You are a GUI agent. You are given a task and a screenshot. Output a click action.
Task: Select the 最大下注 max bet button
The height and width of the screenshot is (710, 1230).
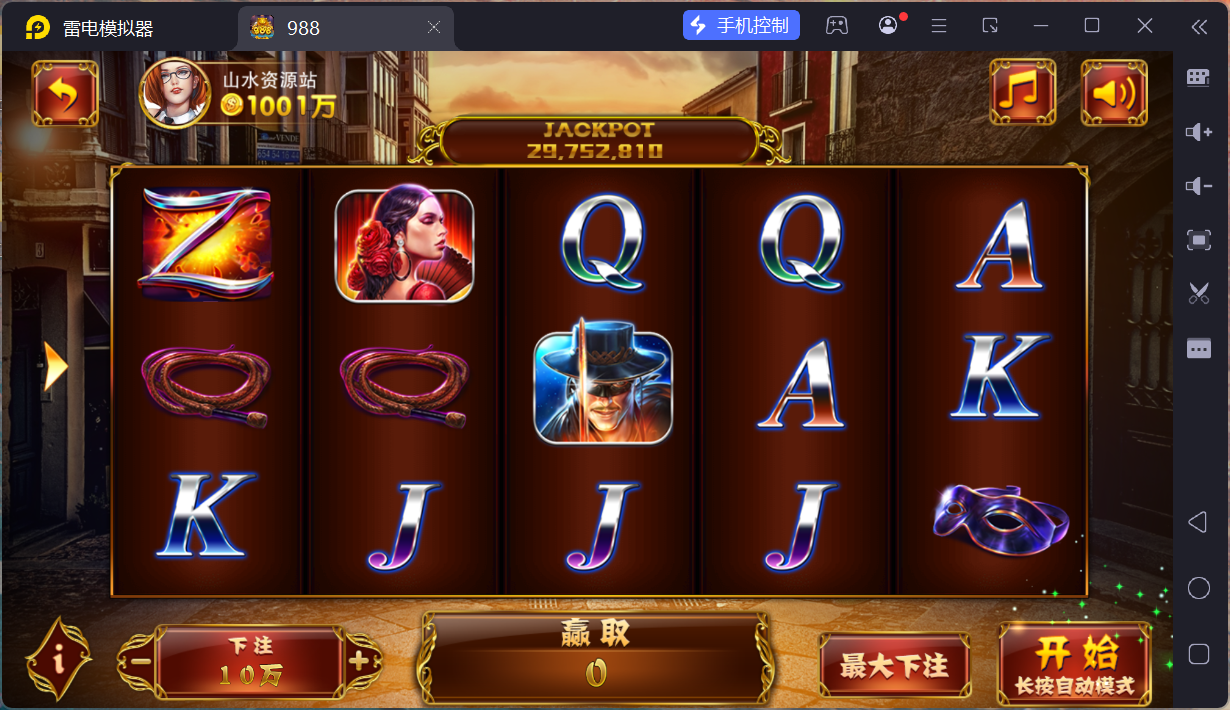(x=894, y=665)
